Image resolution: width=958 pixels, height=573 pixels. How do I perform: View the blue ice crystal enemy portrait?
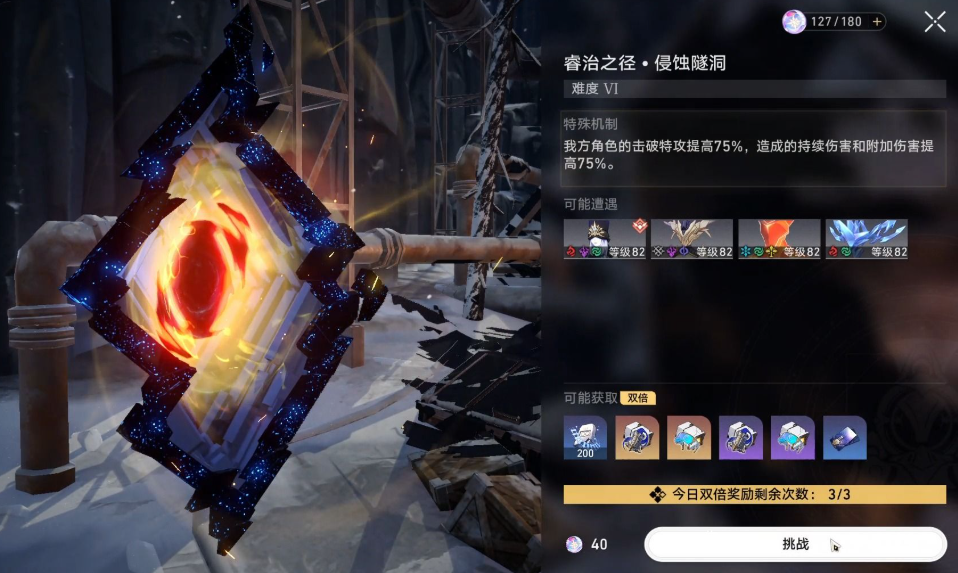pyautogui.click(x=866, y=240)
